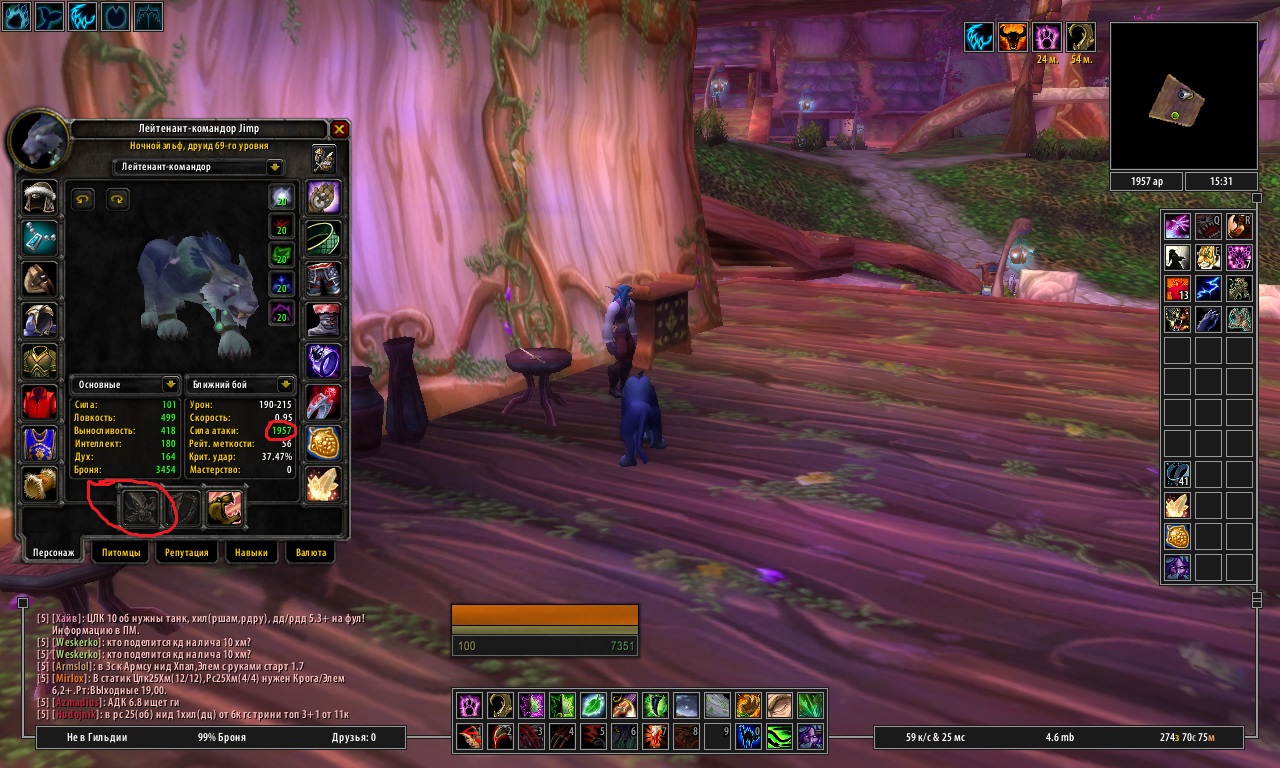Click the blue lightning ability icon
1280x768 pixels.
pyautogui.click(x=1211, y=289)
